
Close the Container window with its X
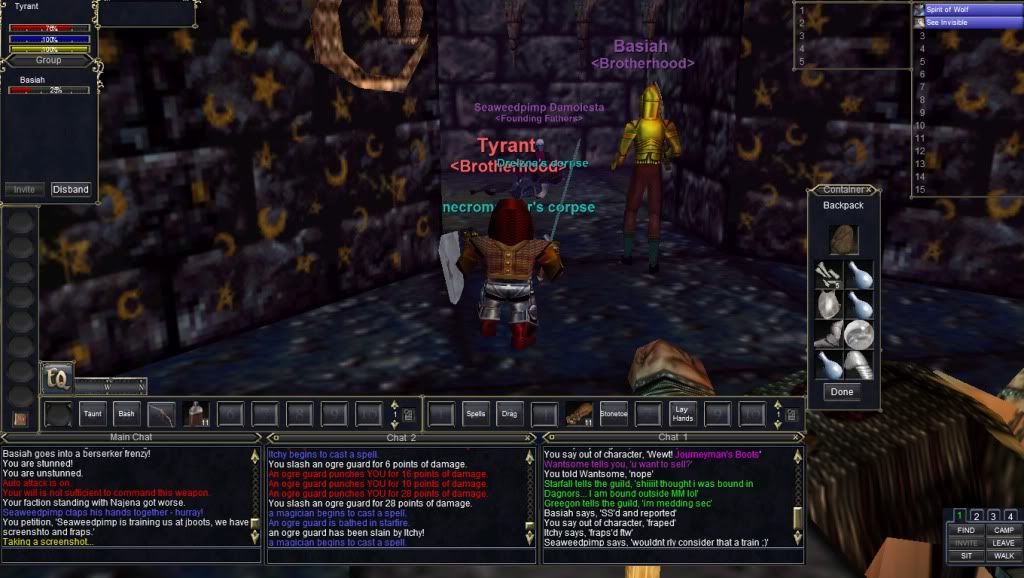click(x=870, y=189)
